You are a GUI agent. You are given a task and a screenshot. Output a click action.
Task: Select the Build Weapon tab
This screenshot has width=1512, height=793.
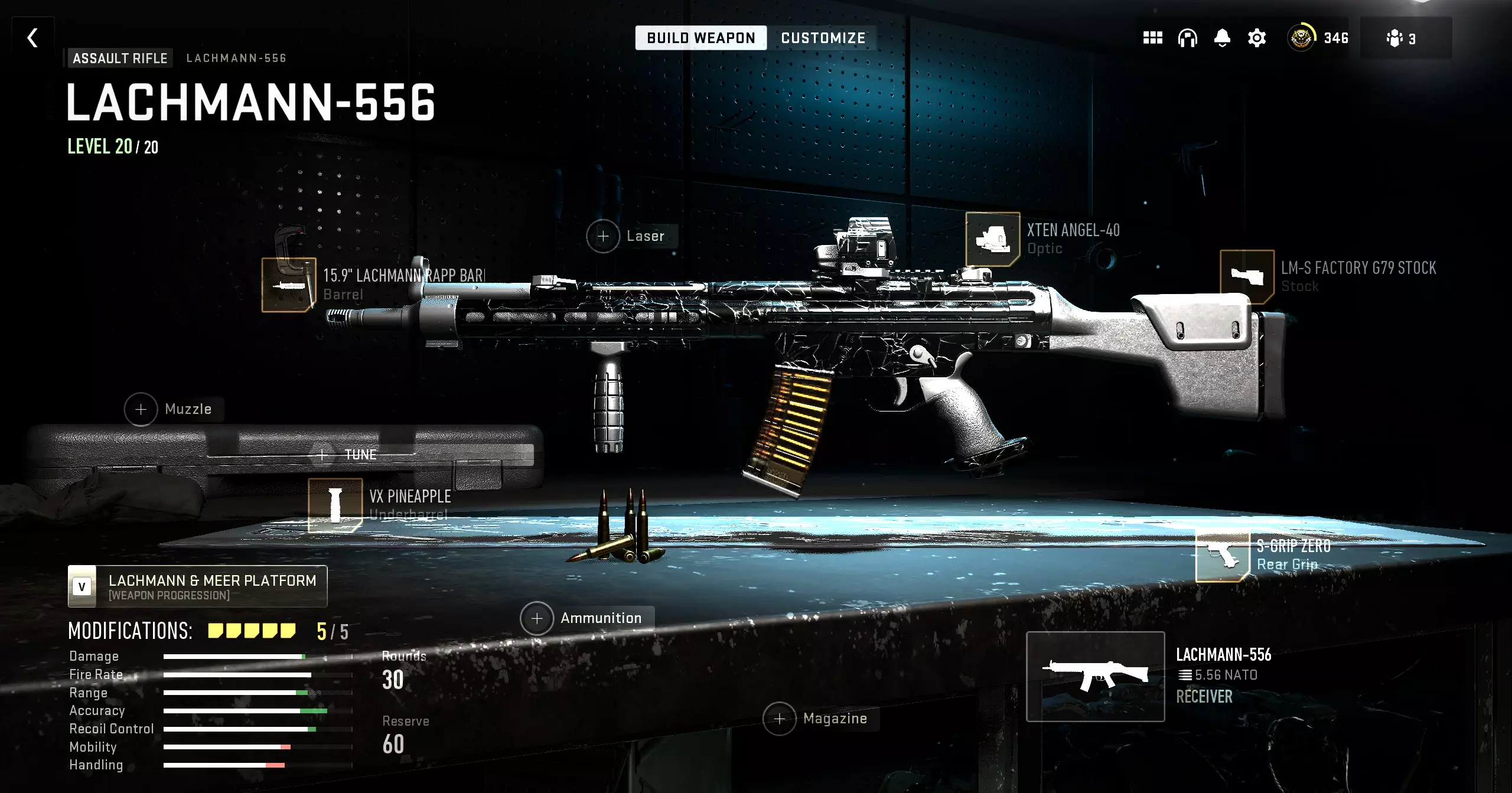tap(700, 38)
